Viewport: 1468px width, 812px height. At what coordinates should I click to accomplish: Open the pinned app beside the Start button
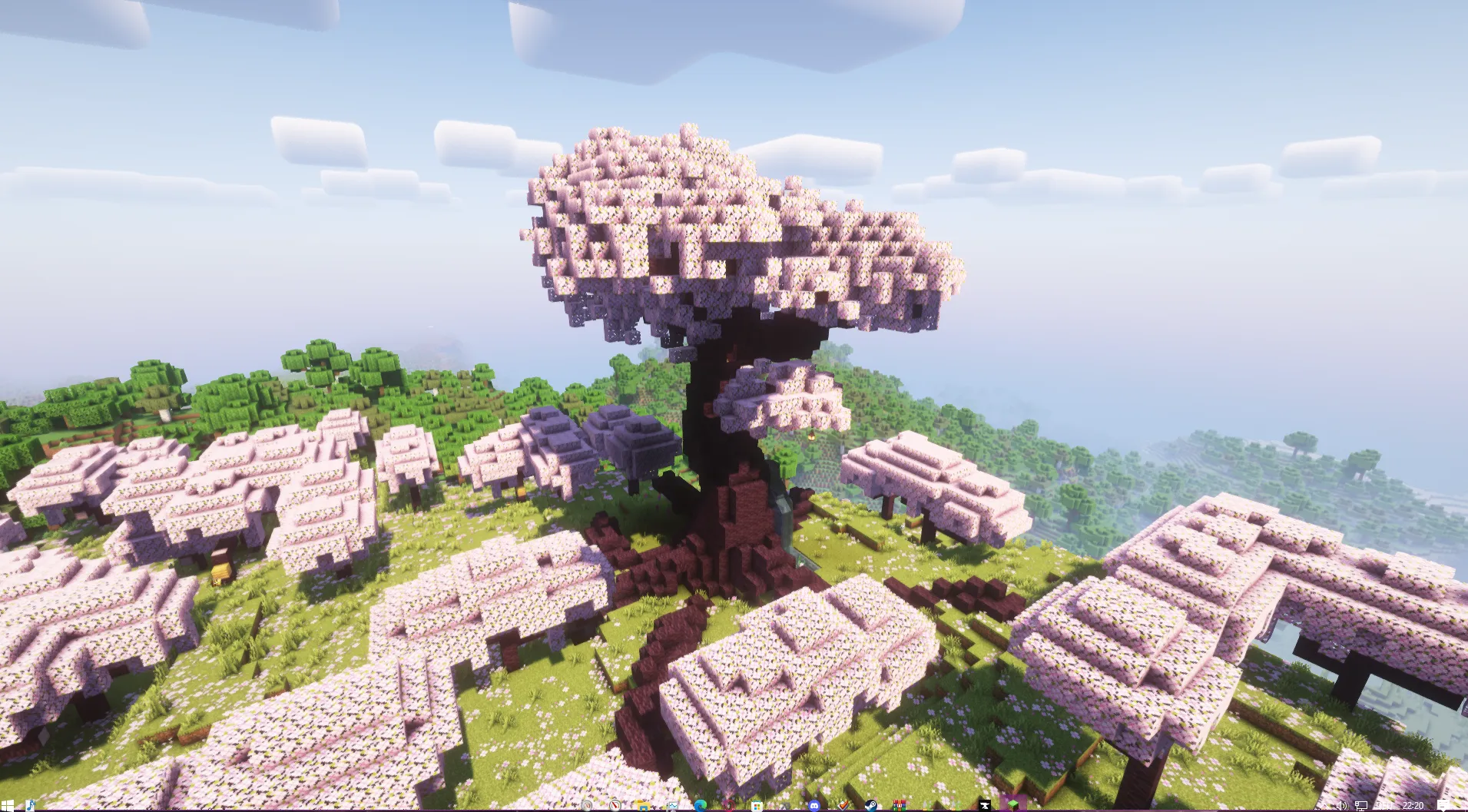pyautogui.click(x=31, y=804)
